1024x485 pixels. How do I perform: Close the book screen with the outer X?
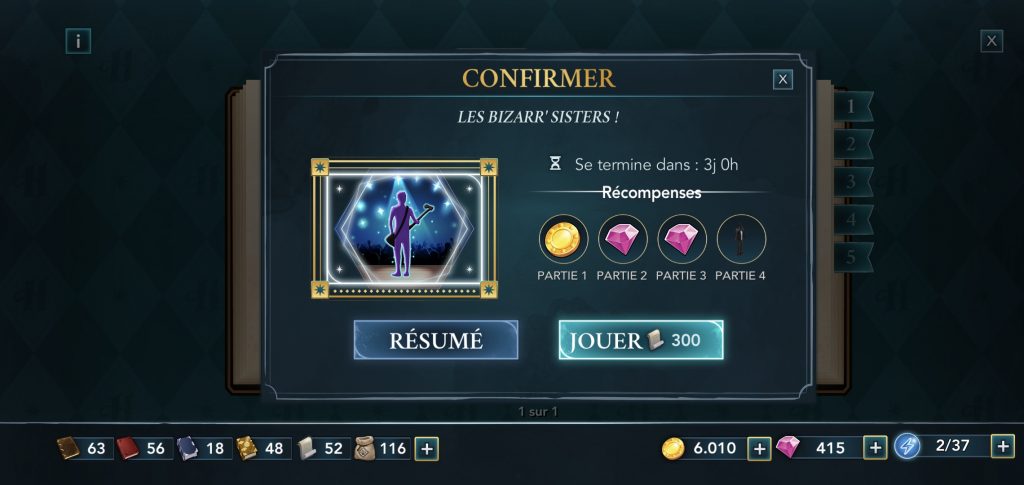click(x=991, y=41)
